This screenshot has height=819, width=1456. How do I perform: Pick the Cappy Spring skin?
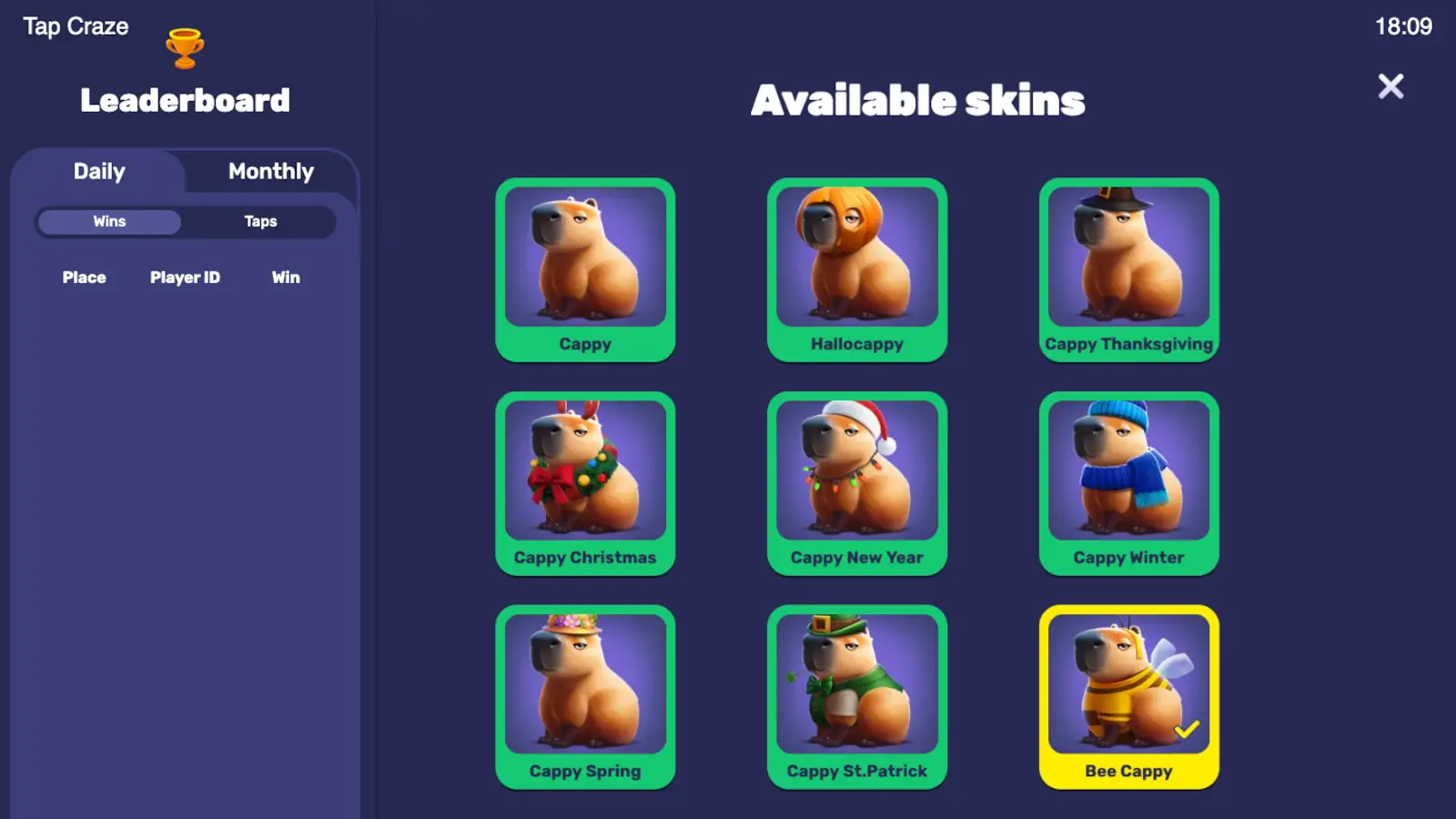[x=585, y=697]
